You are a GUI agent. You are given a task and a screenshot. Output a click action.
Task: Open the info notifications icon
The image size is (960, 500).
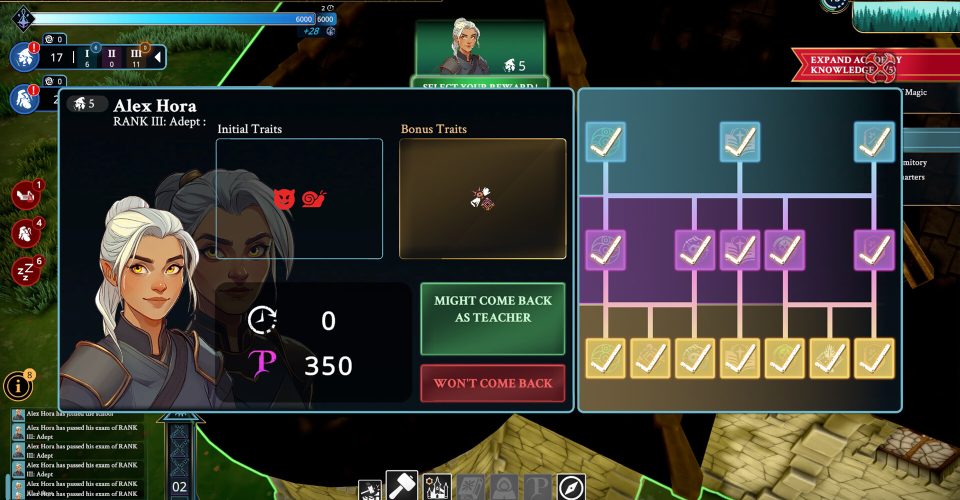point(17,385)
